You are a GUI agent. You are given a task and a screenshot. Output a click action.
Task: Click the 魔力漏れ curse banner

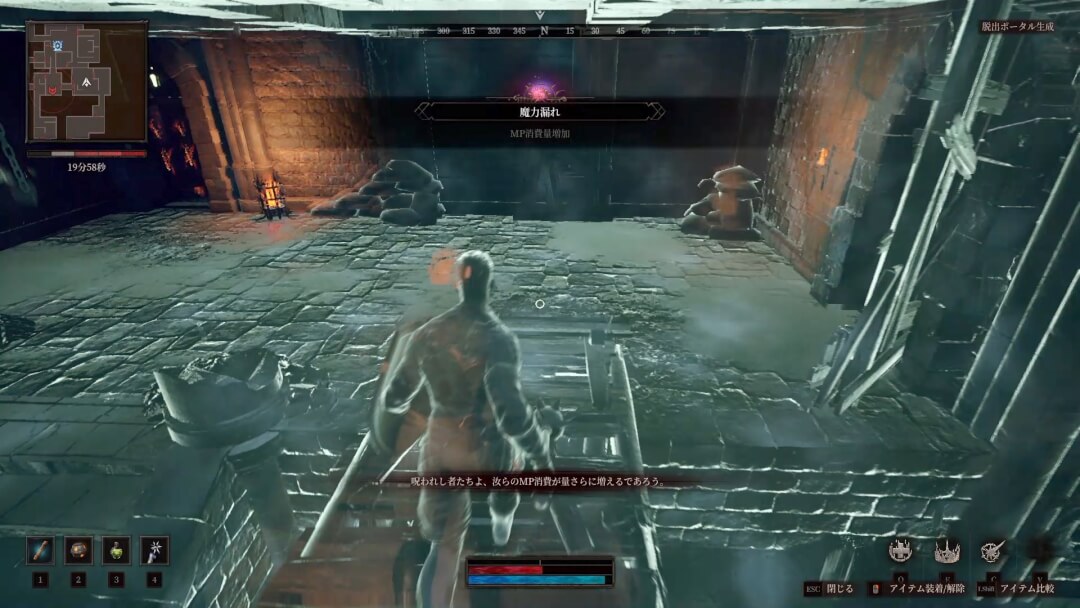coord(541,111)
